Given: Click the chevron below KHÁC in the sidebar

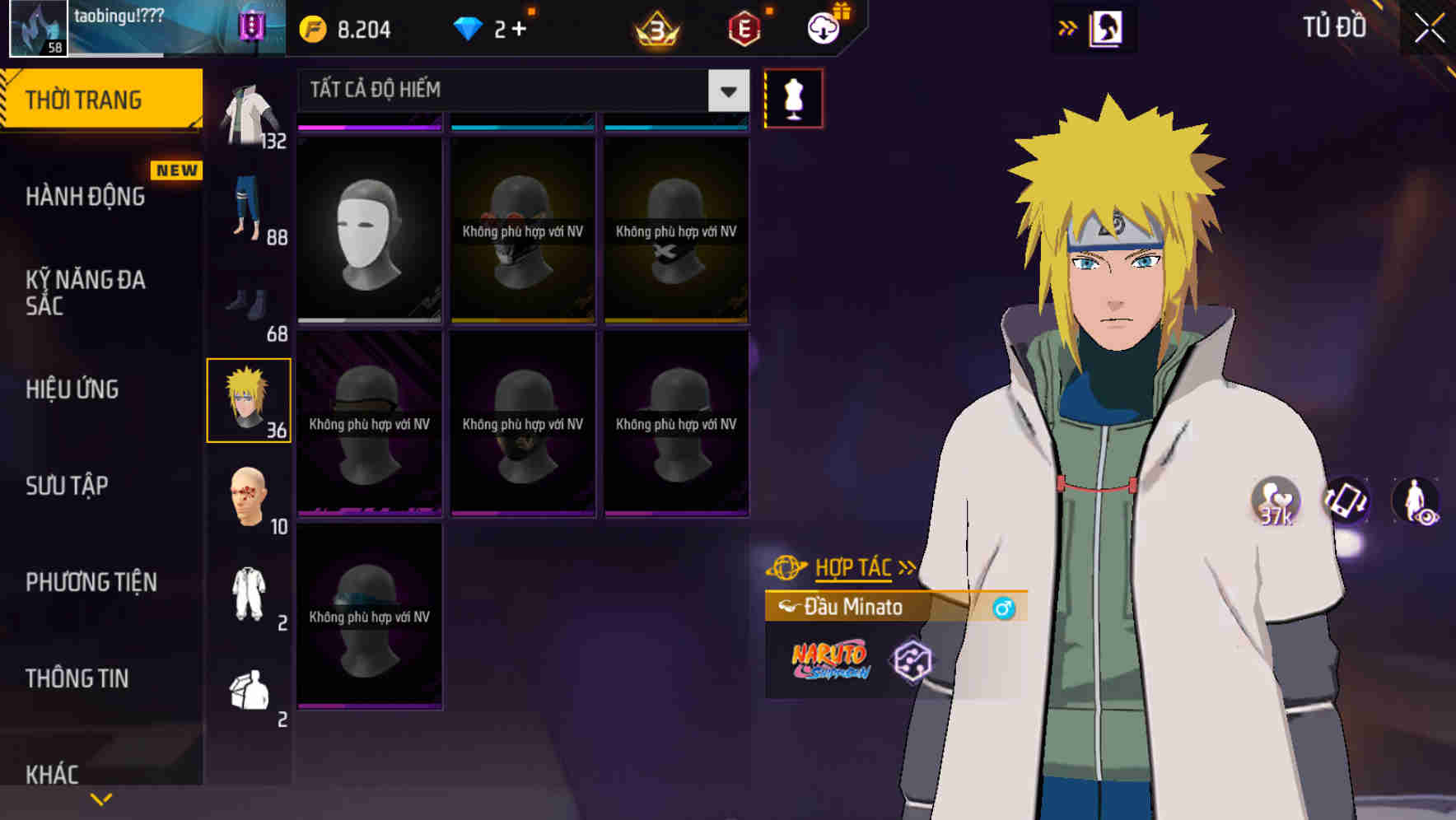Looking at the screenshot, I should tap(100, 797).
